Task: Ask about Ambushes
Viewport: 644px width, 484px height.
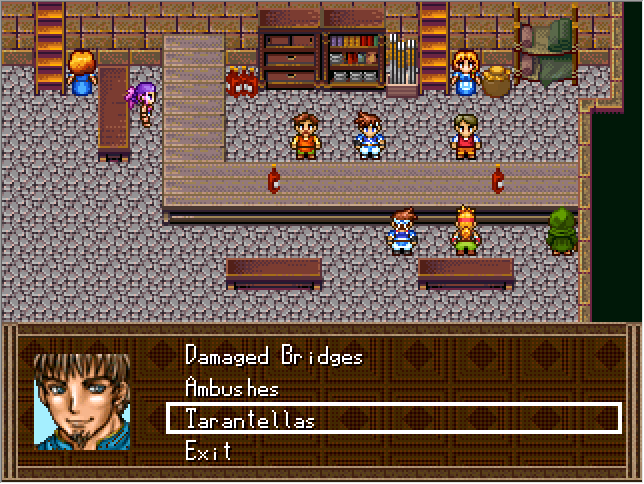Action: click(232, 388)
